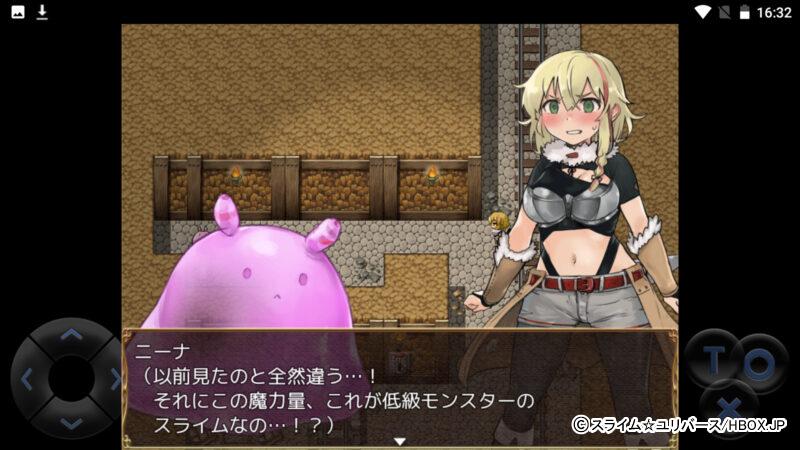800x450 pixels.
Task: Tap the D-pad left arrow
Action: pyautogui.click(x=27, y=379)
